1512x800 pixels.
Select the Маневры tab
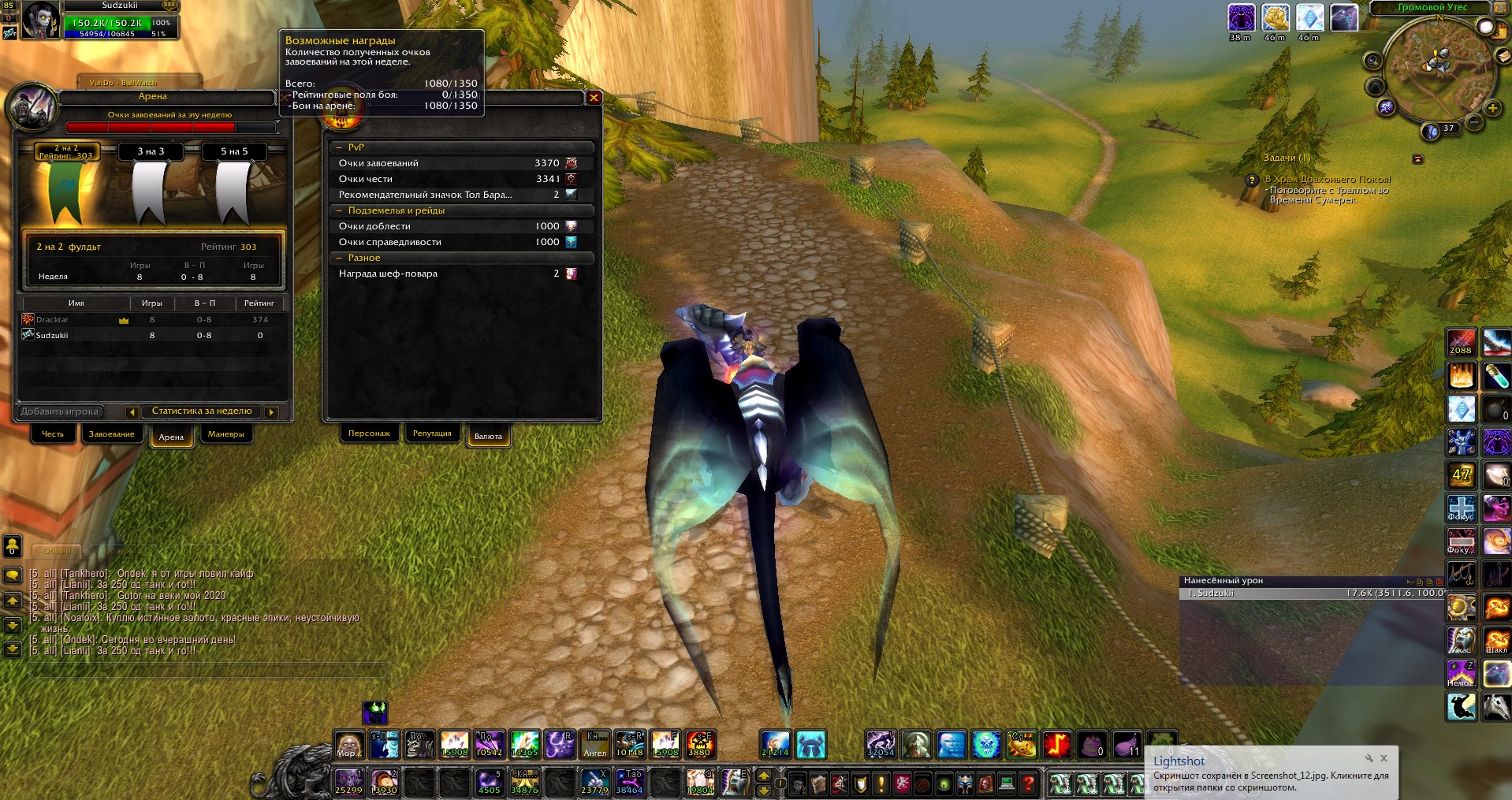pos(225,434)
